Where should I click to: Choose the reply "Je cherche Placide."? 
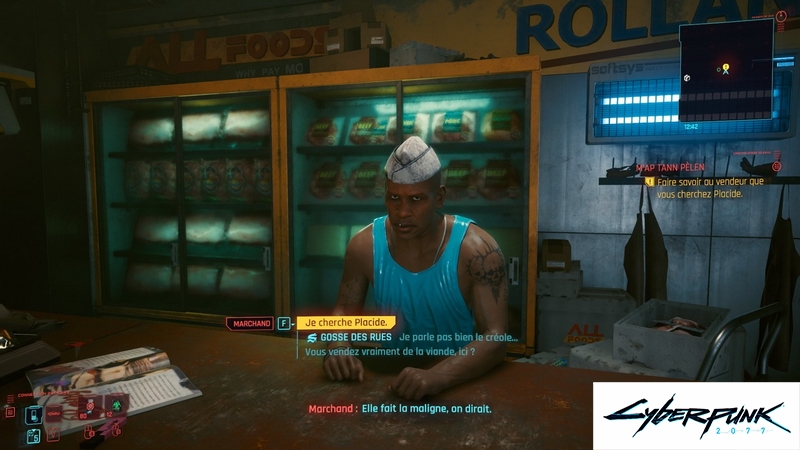click(x=345, y=322)
